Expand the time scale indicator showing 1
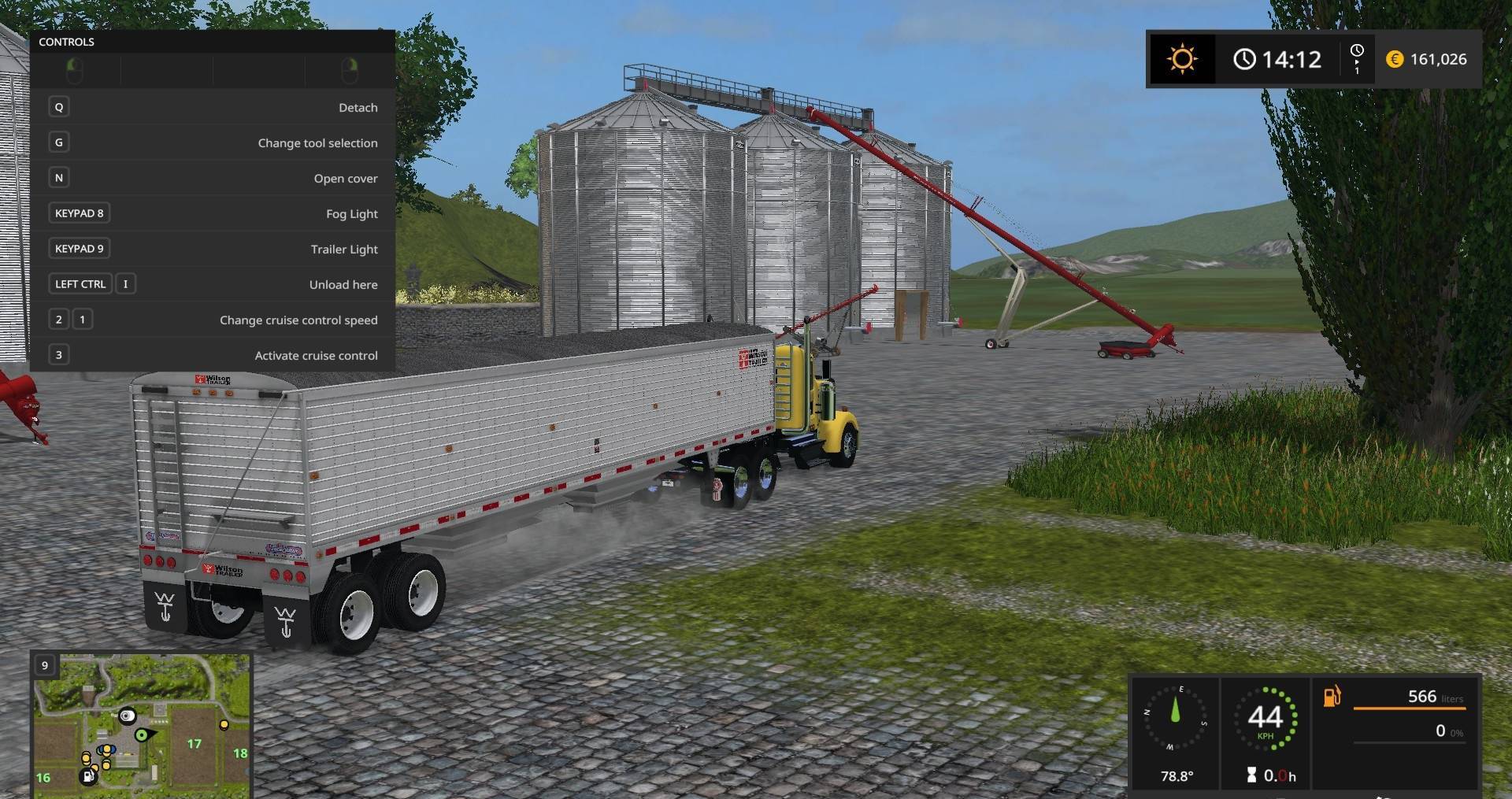Viewport: 1512px width, 799px height. 1357,58
